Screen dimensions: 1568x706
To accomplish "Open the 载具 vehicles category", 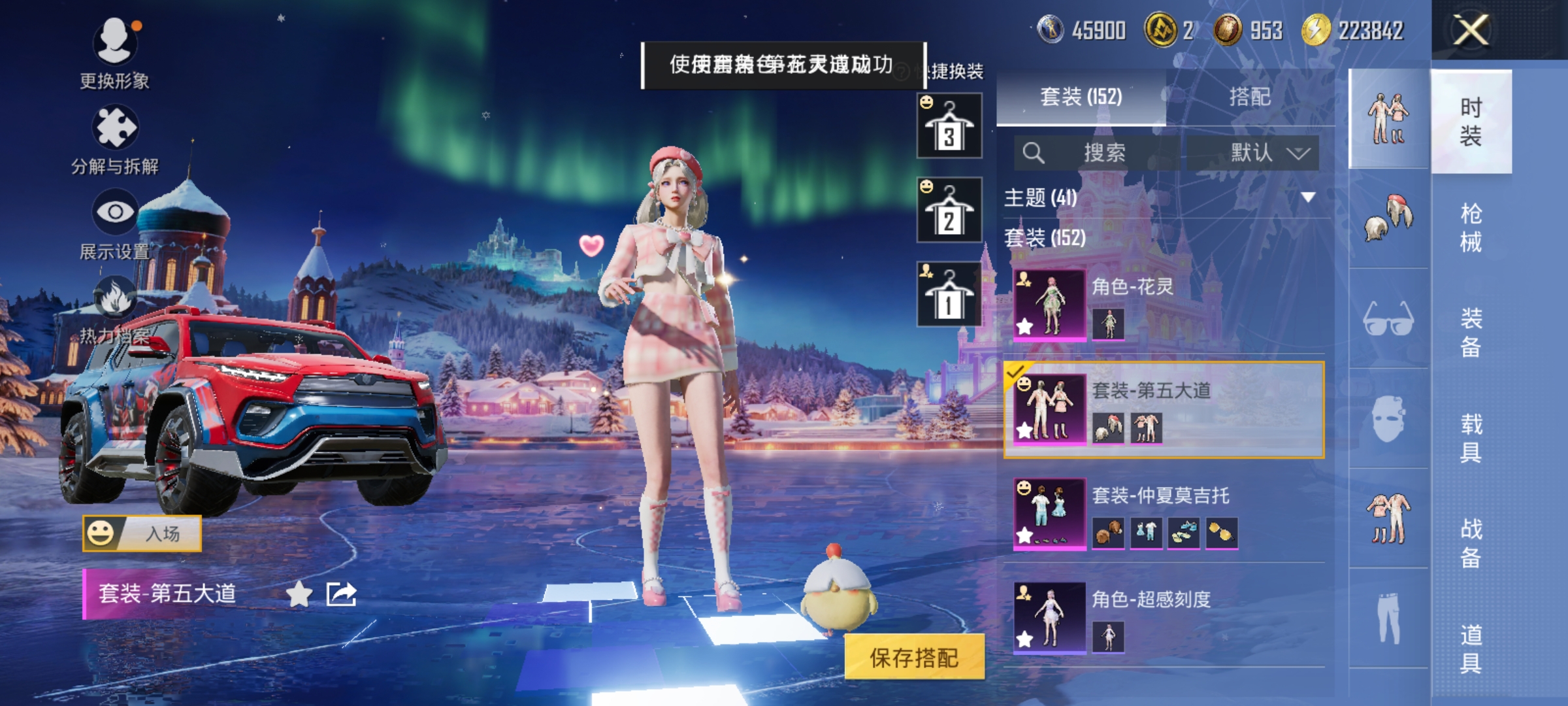I will [1471, 438].
